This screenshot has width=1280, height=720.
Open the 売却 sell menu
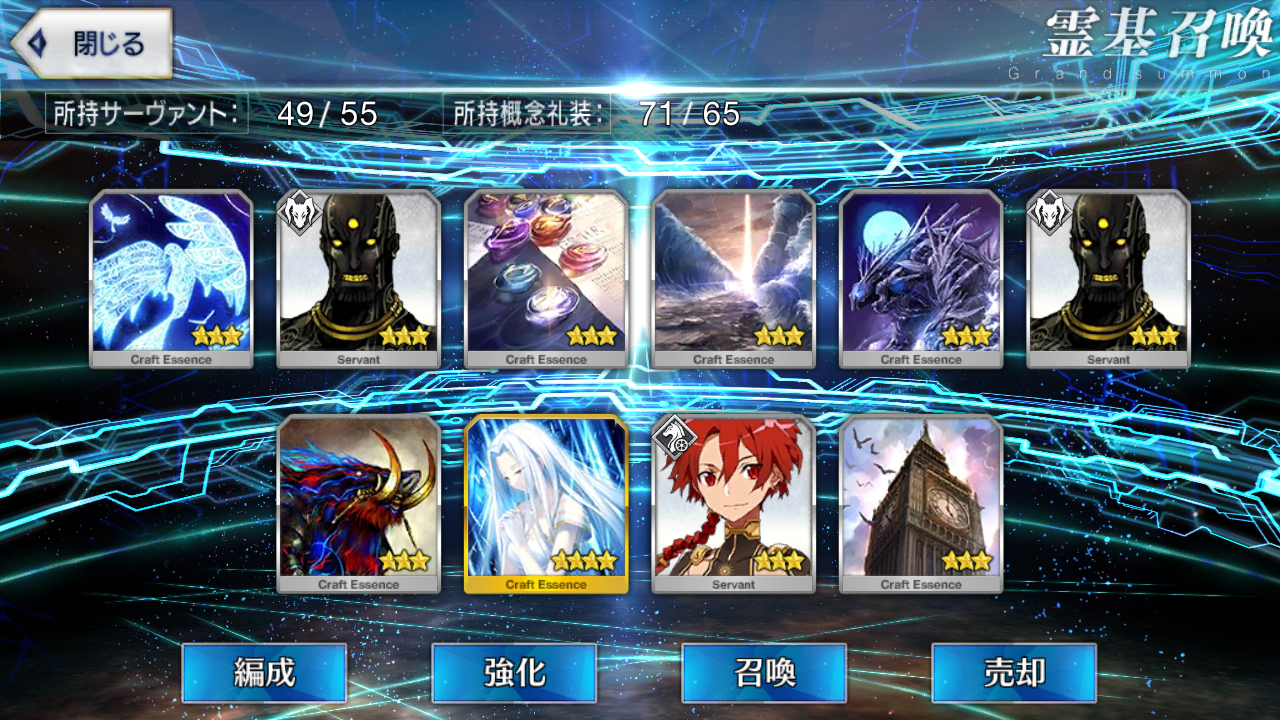[1014, 672]
